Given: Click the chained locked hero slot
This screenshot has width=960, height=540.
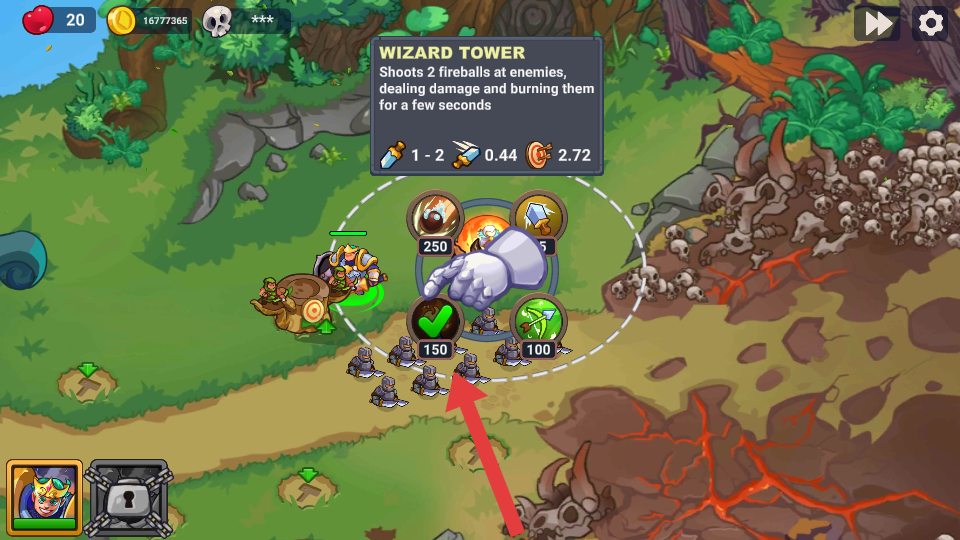Looking at the screenshot, I should [128, 497].
